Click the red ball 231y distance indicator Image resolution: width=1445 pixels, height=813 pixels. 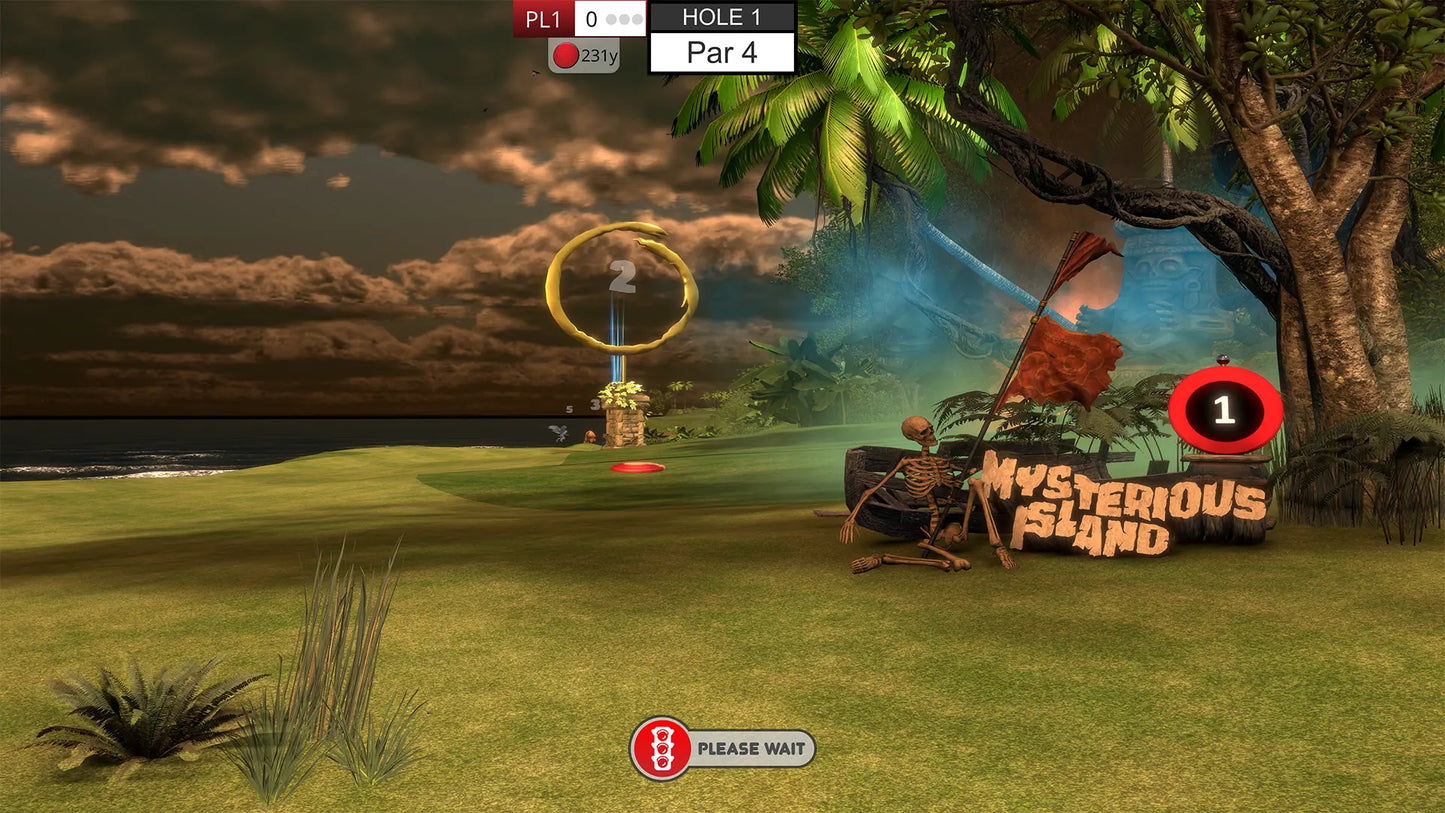click(584, 56)
